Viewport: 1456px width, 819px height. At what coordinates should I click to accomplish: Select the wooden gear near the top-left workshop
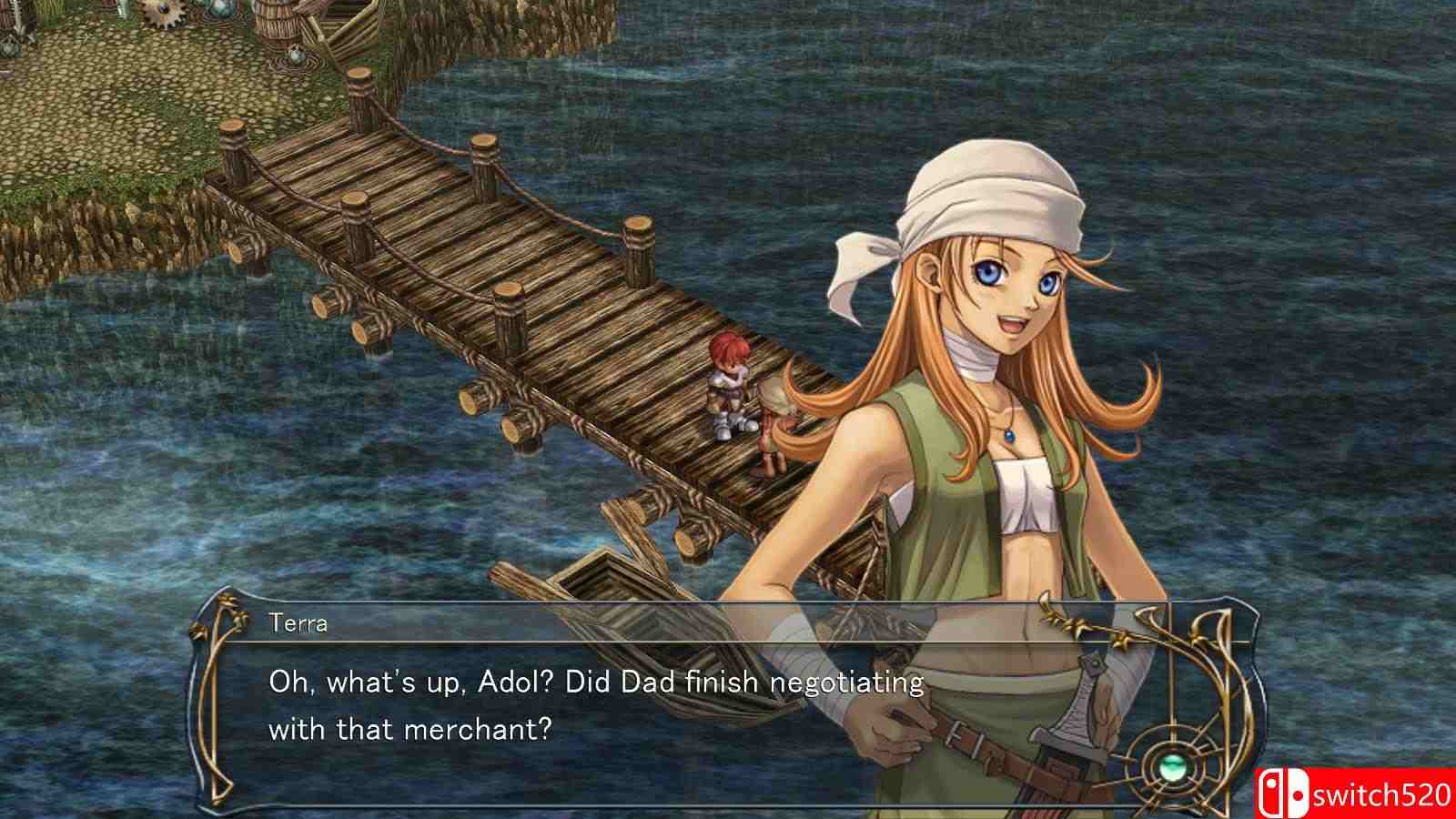coord(162,14)
